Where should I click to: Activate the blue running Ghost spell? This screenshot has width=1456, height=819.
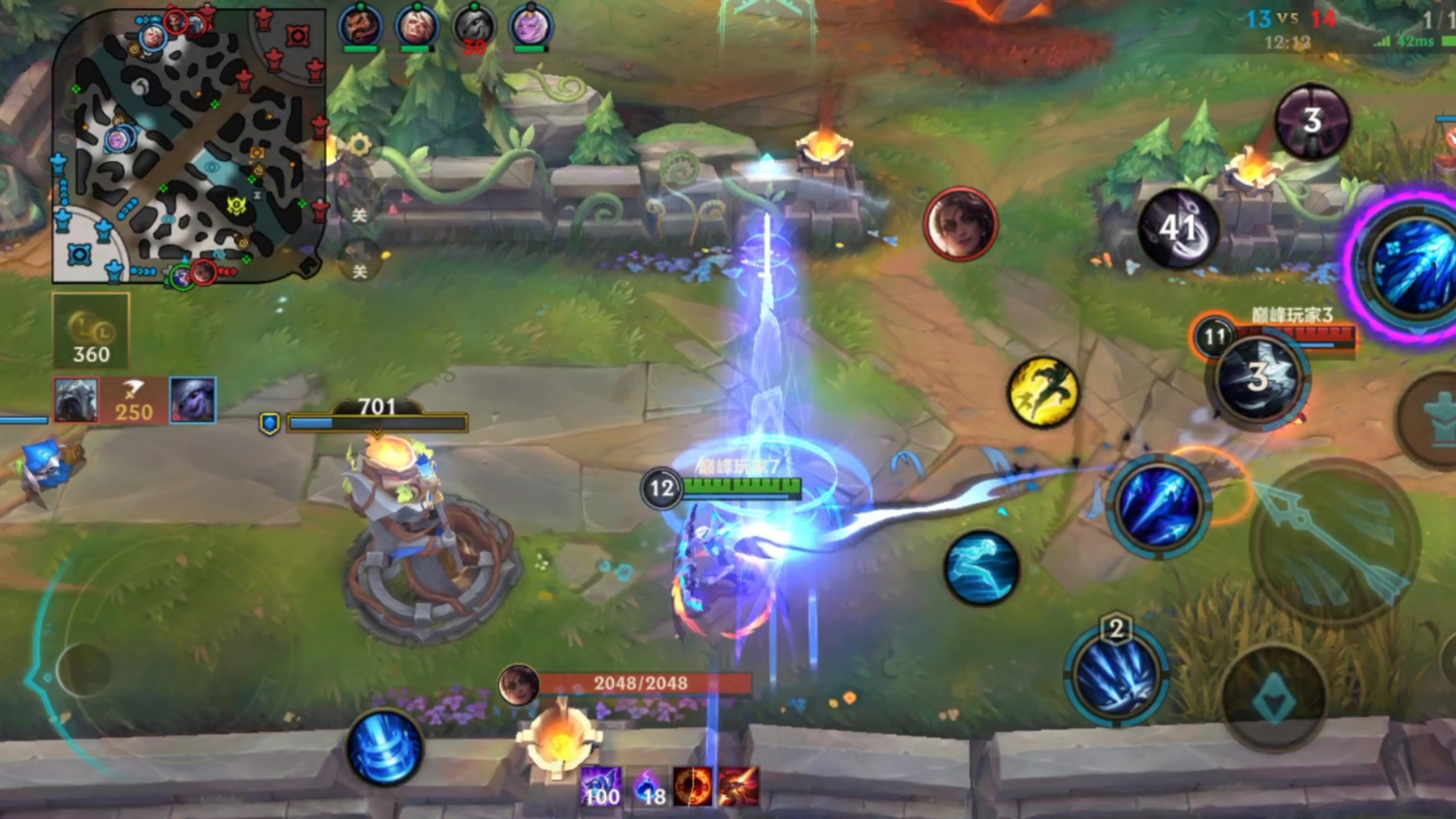(981, 568)
